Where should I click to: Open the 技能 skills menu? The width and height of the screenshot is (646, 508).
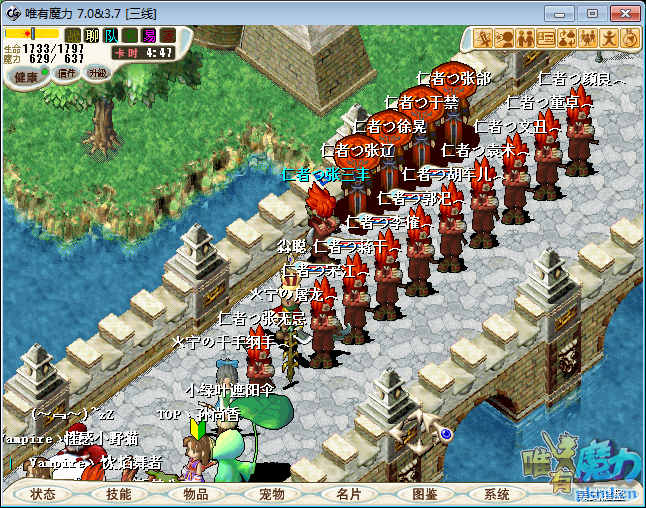pyautogui.click(x=119, y=494)
